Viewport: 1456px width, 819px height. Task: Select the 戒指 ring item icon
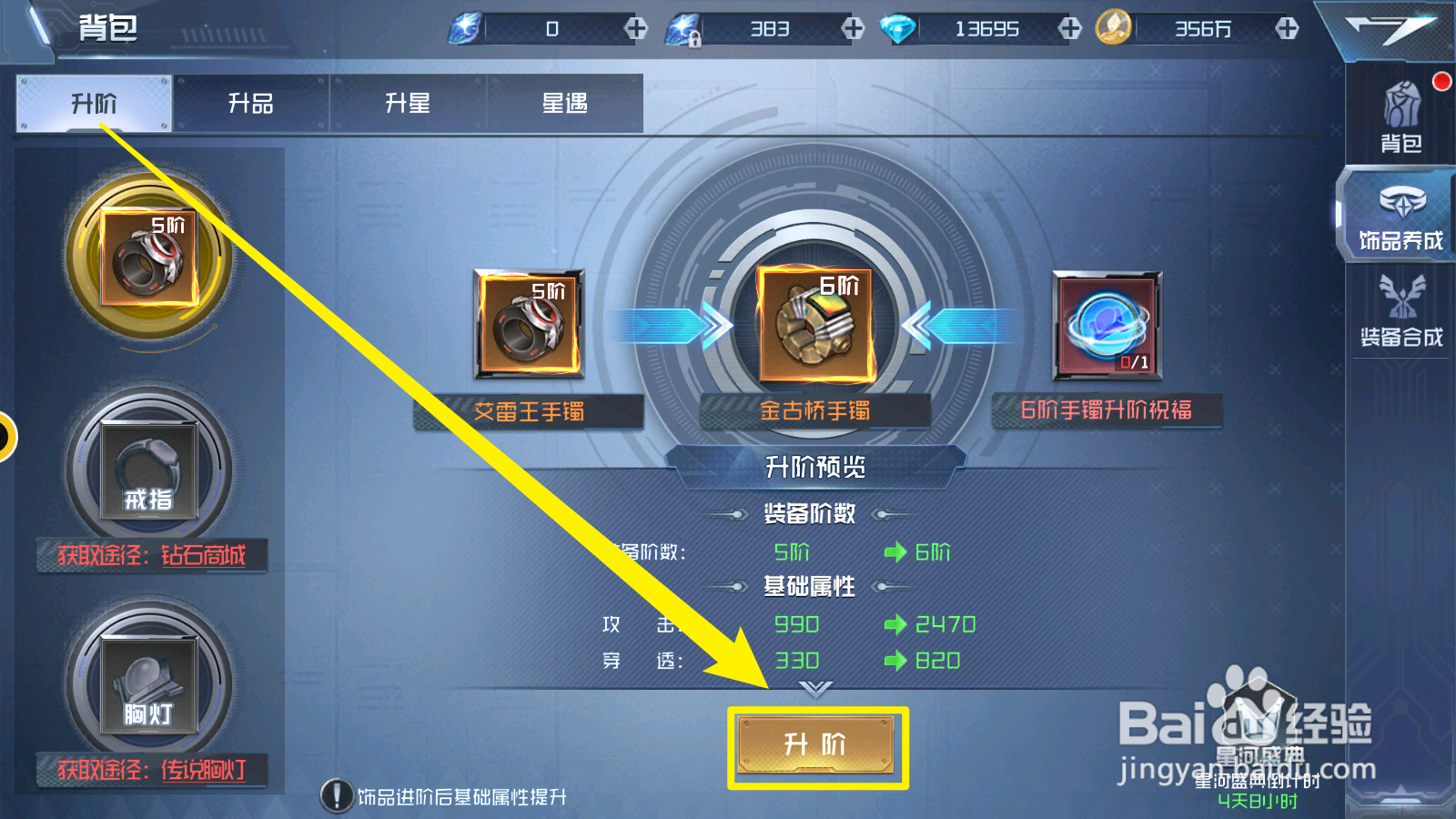148,469
